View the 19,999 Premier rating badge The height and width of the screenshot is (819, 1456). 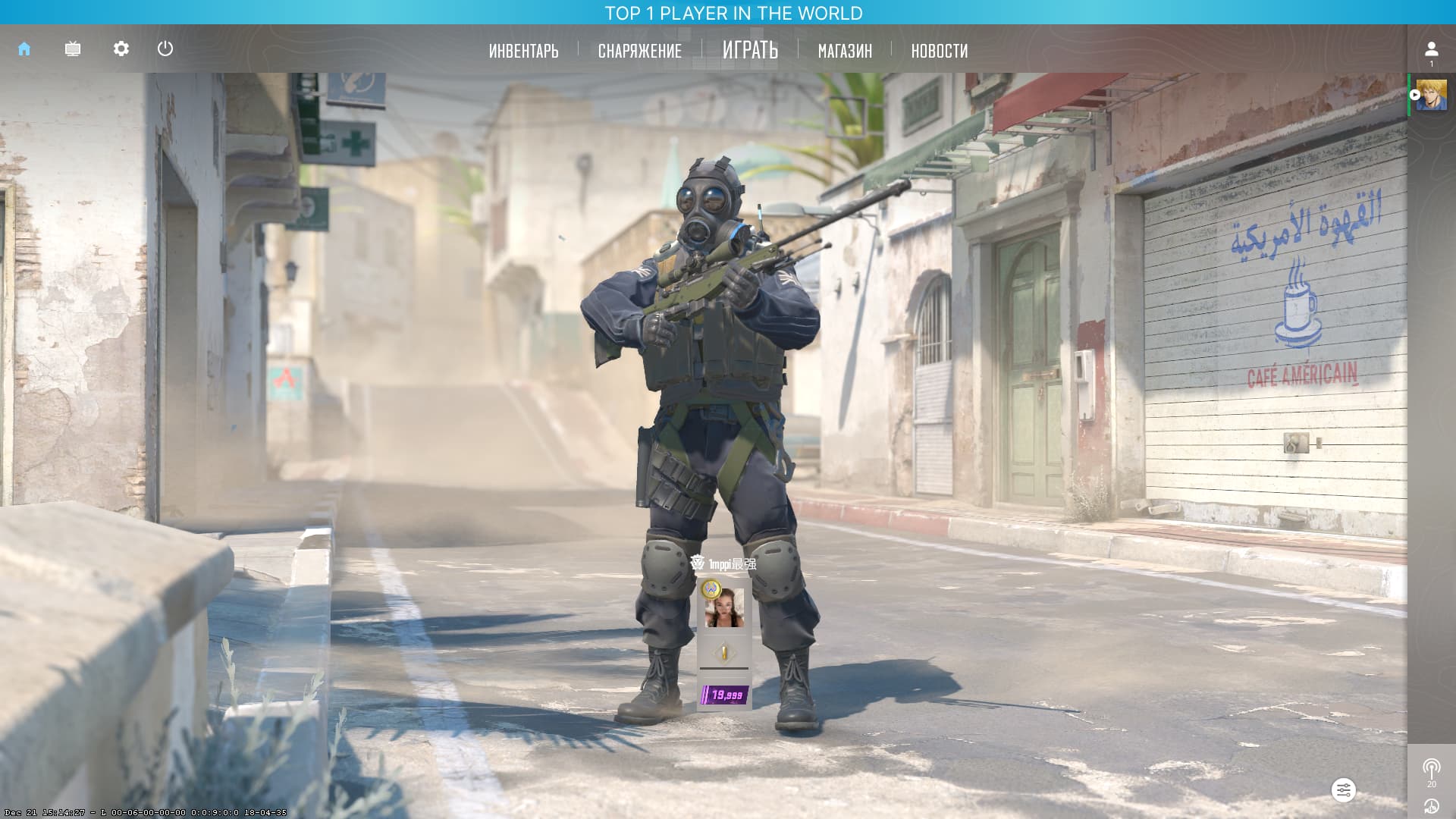[x=725, y=695]
